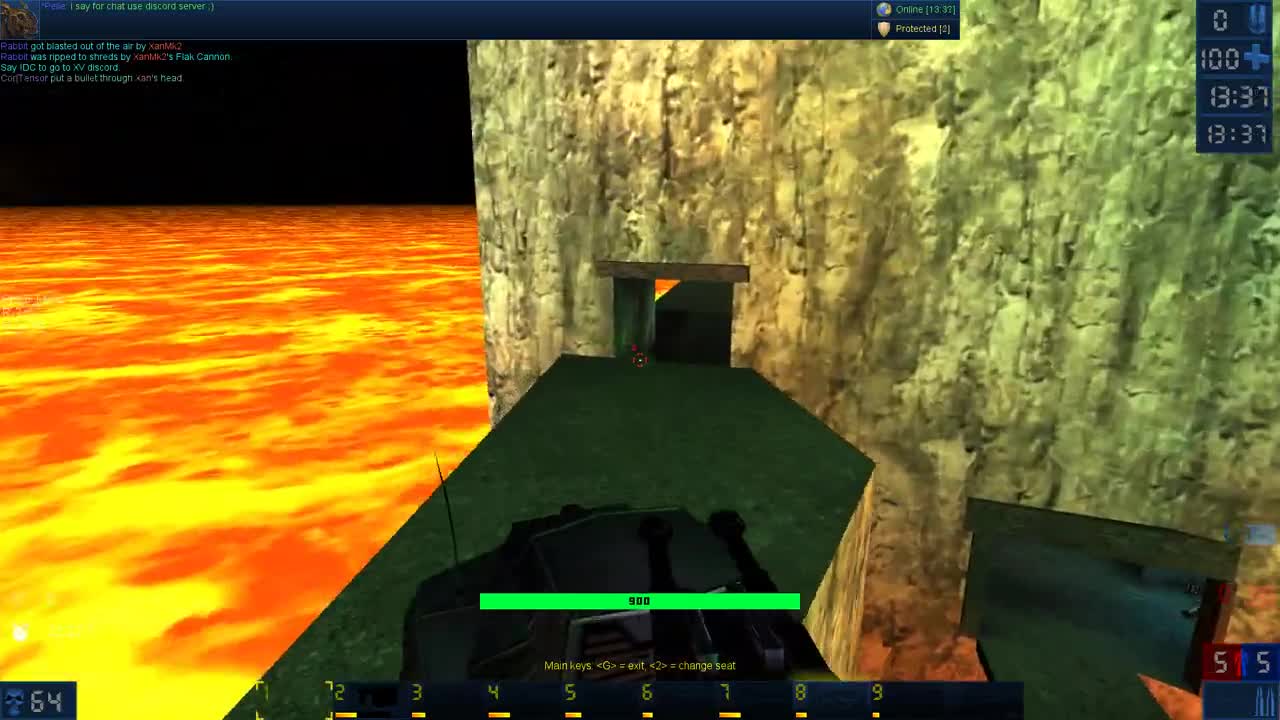Click the green 900 vehicle health bar

coord(640,601)
